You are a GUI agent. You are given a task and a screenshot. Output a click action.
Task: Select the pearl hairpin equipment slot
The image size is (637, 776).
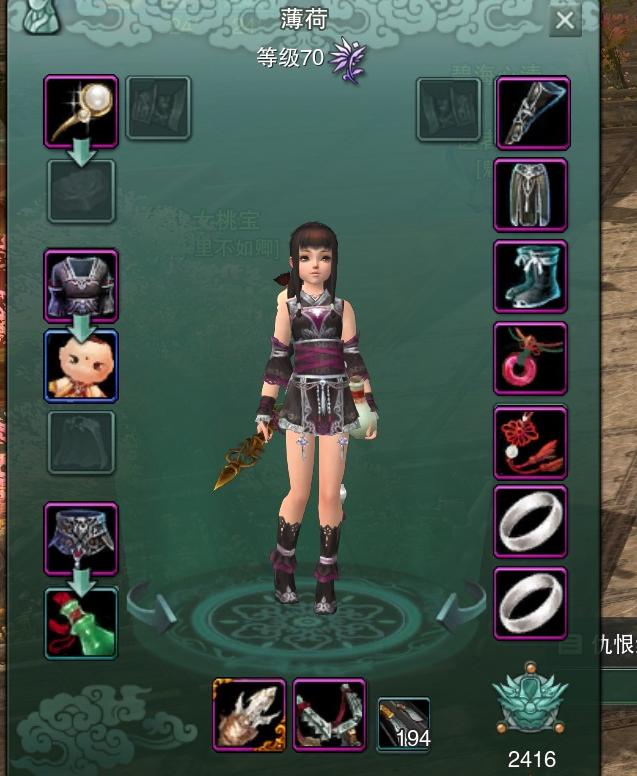[x=81, y=112]
